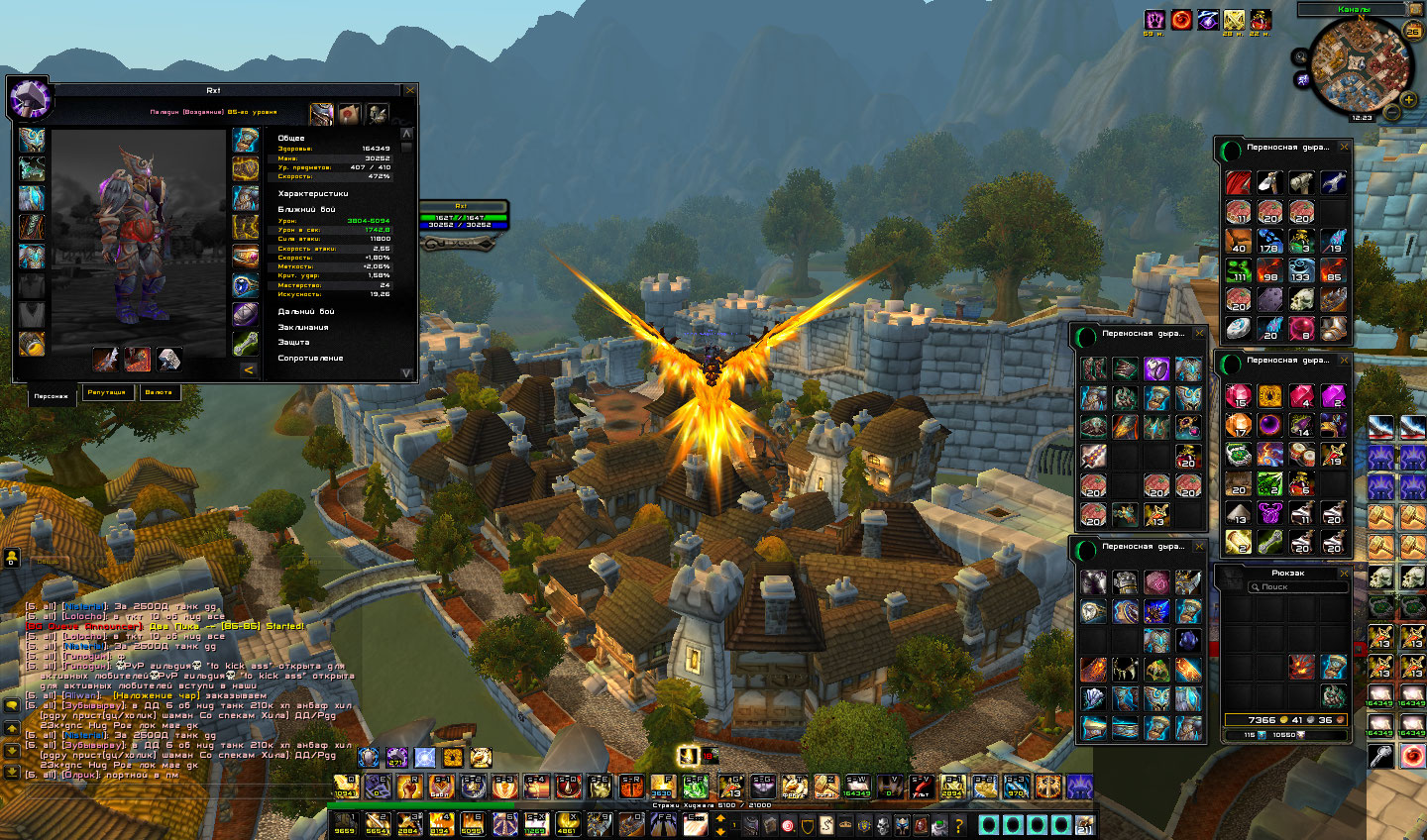Open the minimap tracking magnifier button
1427x840 pixels.
click(x=1300, y=57)
